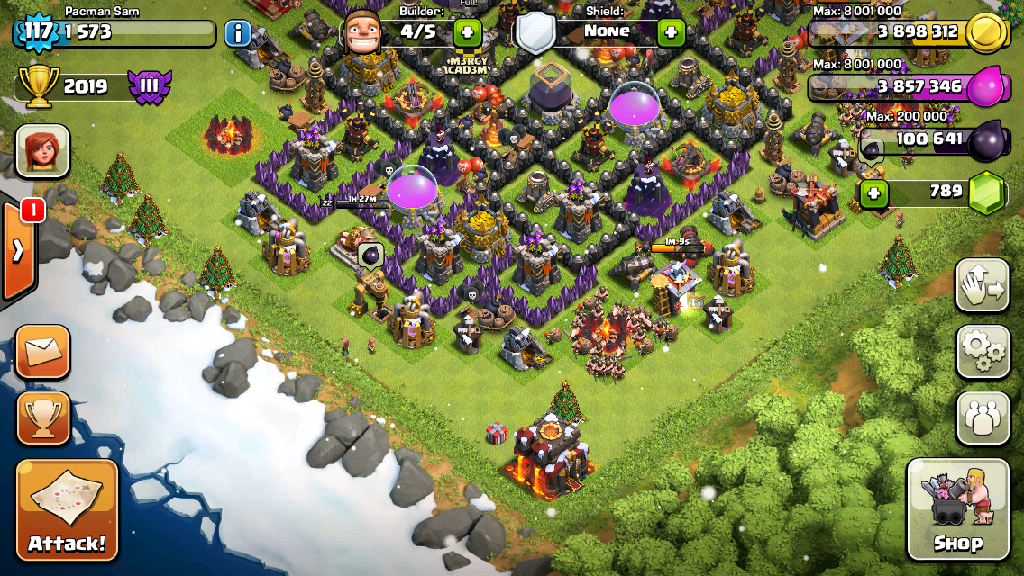The width and height of the screenshot is (1024, 576).
Task: Tap the pink elixir drop icon
Action: click(x=988, y=86)
